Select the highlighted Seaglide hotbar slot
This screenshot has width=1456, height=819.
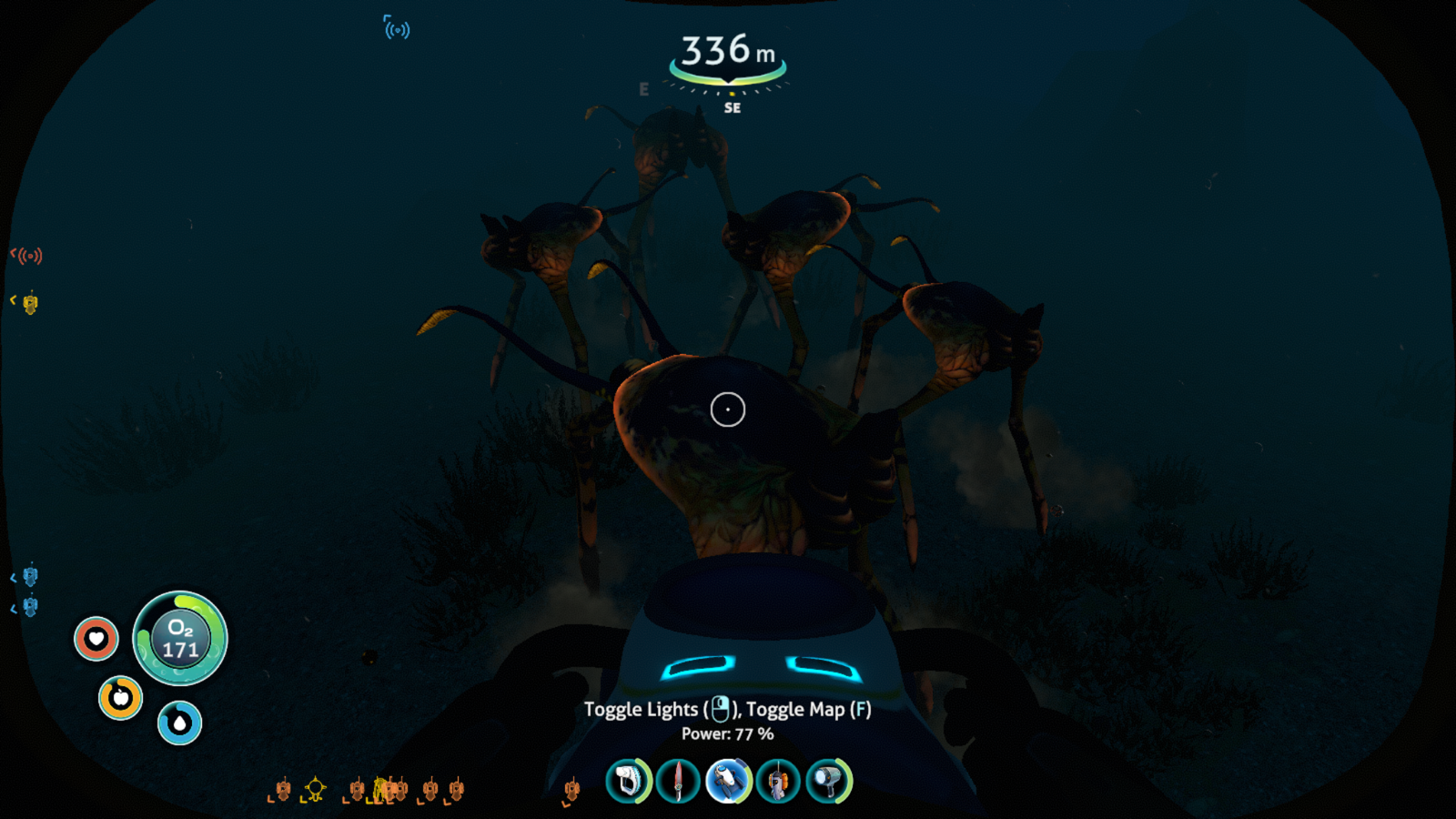[728, 781]
